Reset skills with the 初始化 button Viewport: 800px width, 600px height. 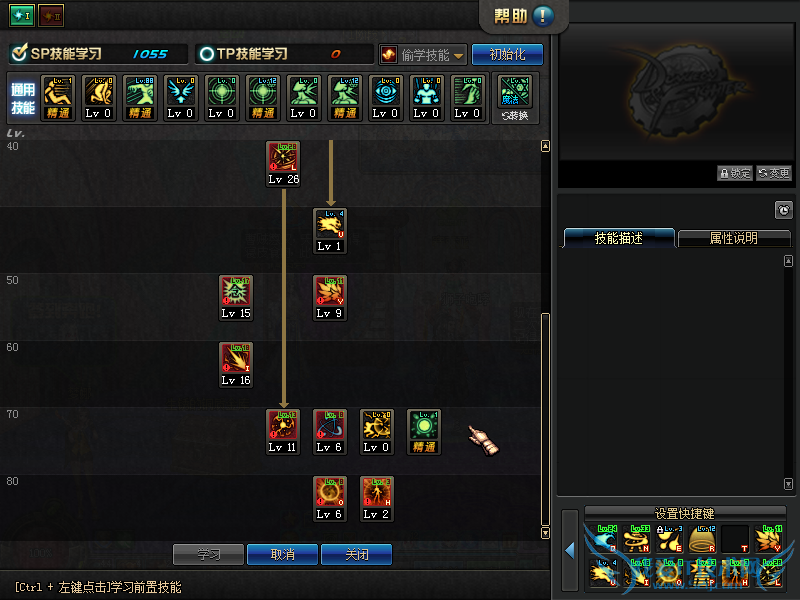point(507,54)
